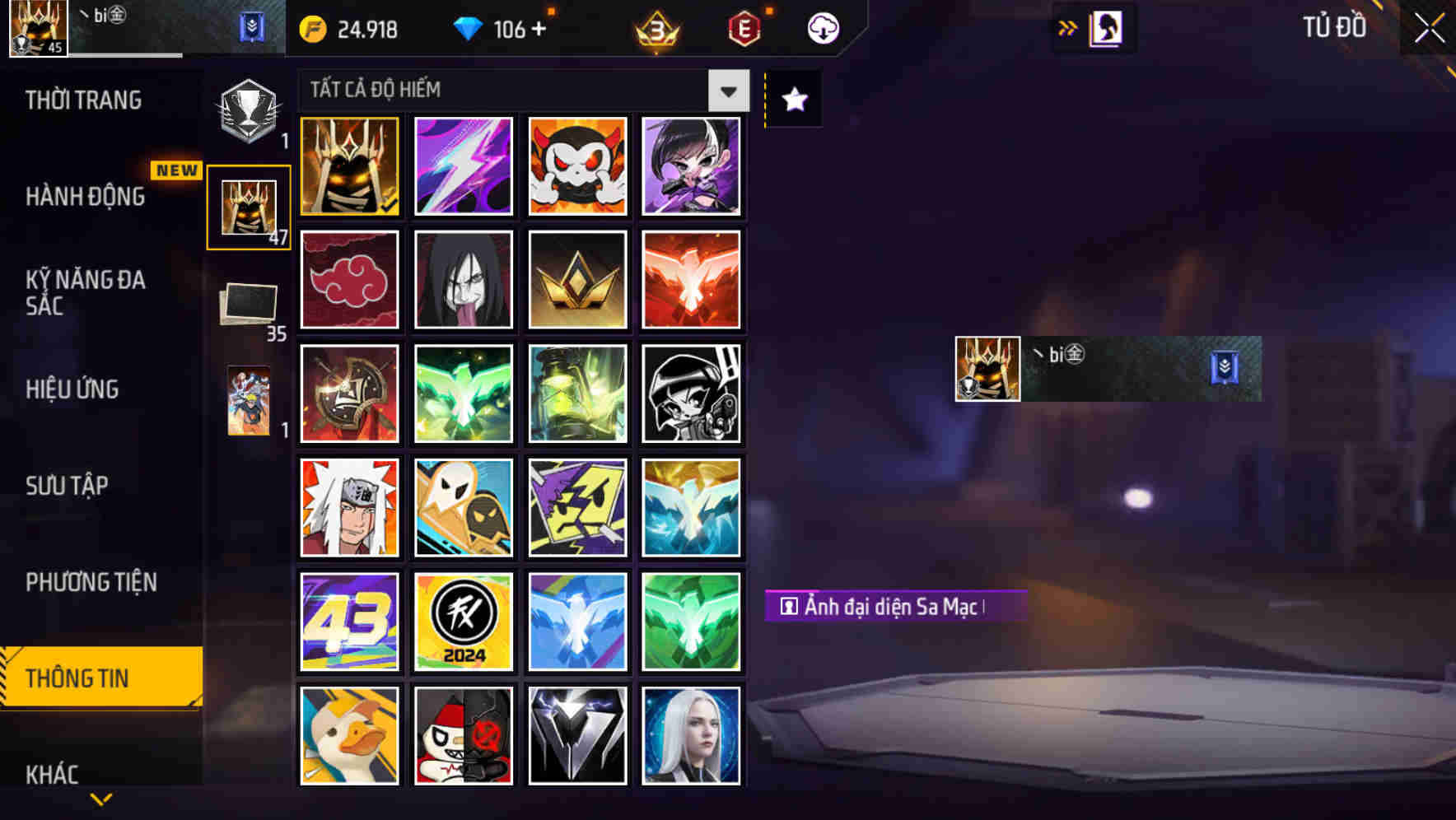Toggle the profile card collapse arrows
Viewport: 1456px width, 820px height.
pyautogui.click(x=1068, y=27)
